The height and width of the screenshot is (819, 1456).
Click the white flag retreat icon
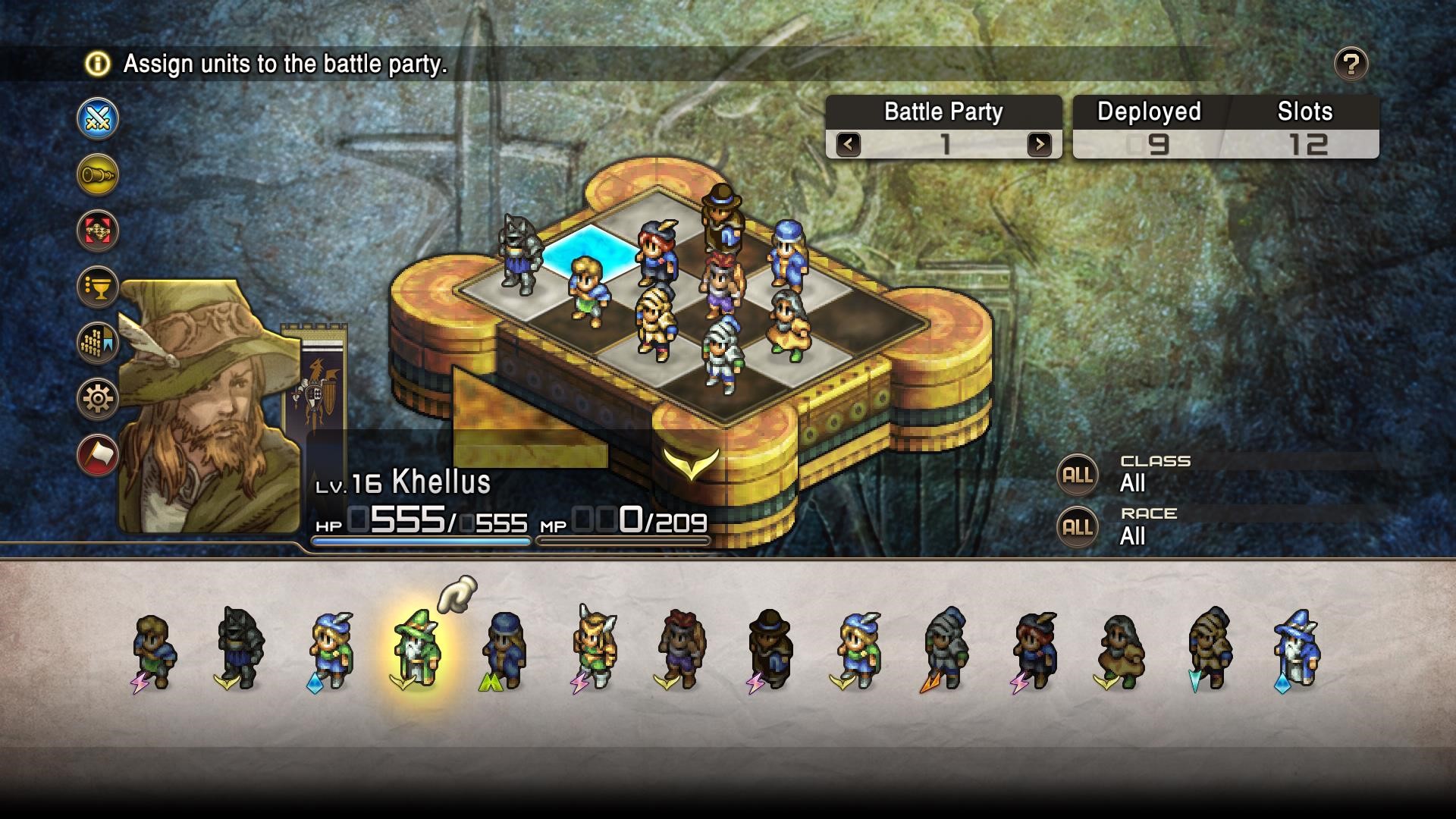98,454
